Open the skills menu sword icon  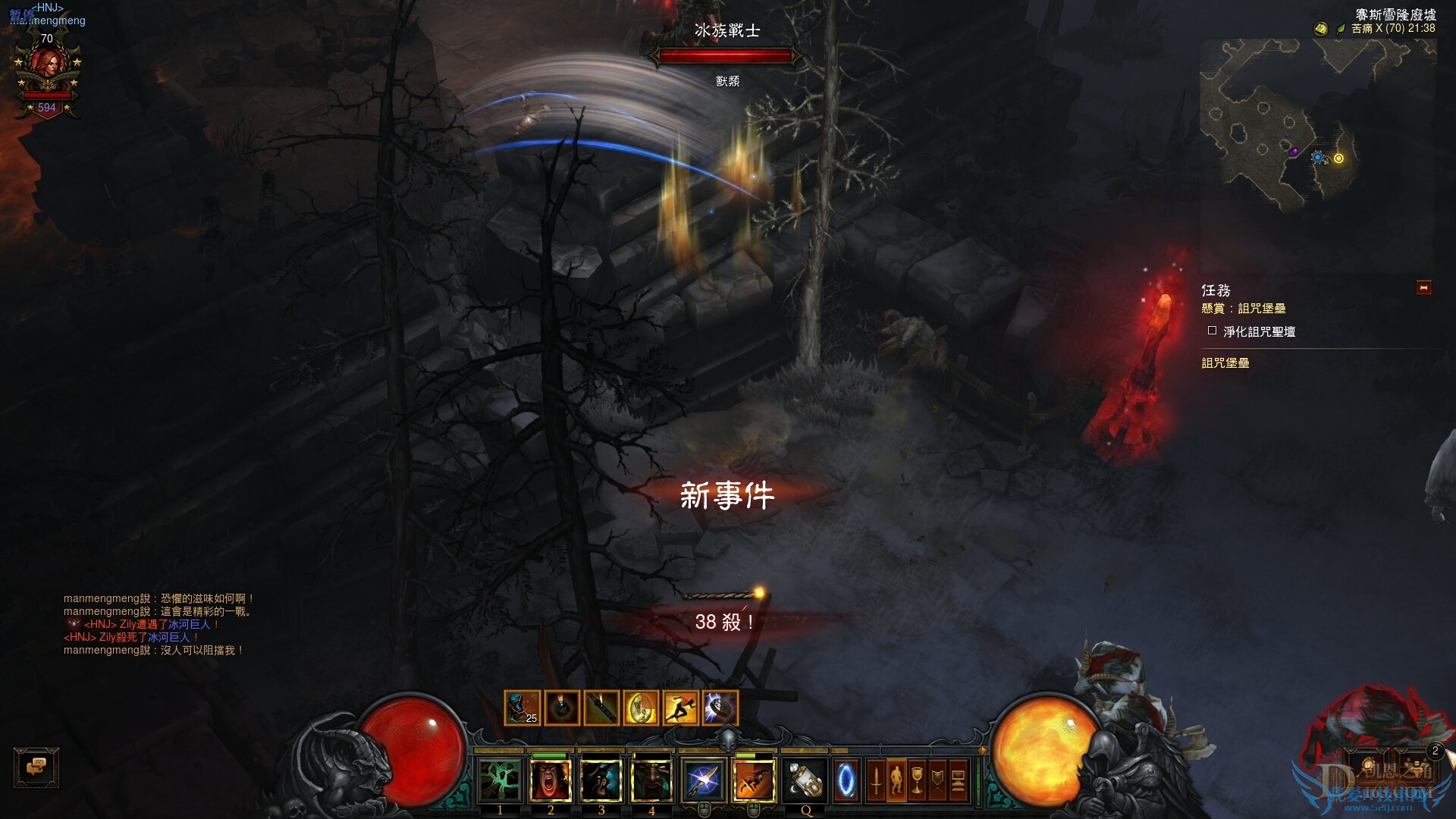[876, 780]
